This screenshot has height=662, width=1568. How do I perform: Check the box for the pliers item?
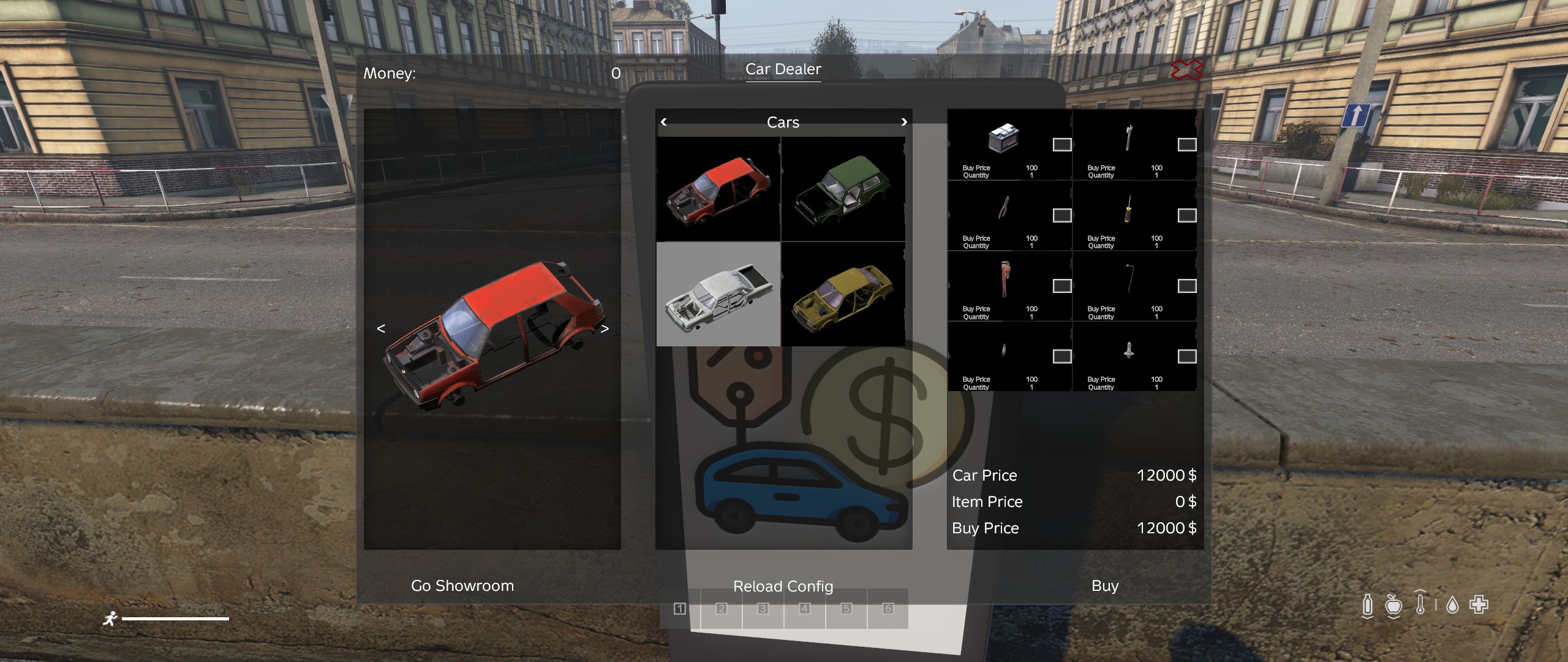[1062, 215]
